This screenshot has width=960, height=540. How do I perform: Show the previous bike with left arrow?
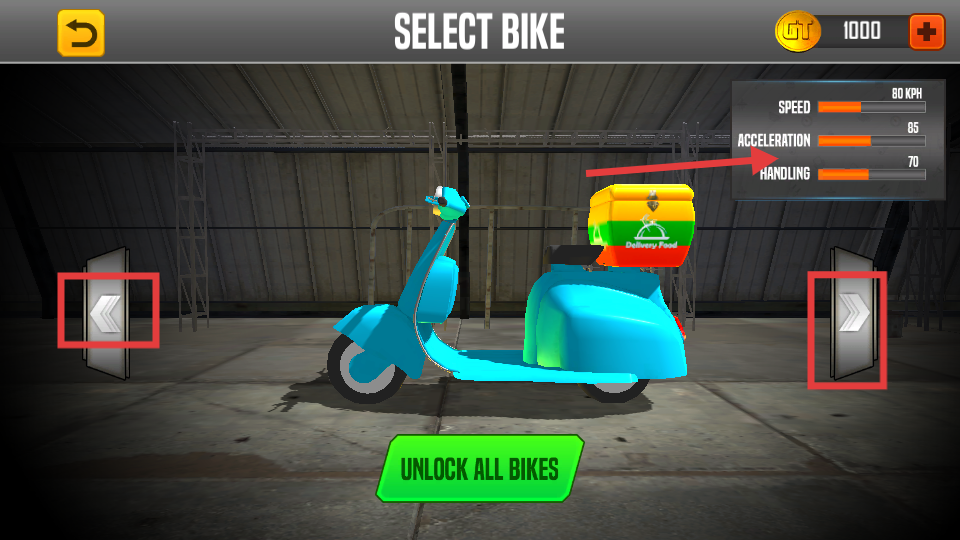(x=106, y=314)
